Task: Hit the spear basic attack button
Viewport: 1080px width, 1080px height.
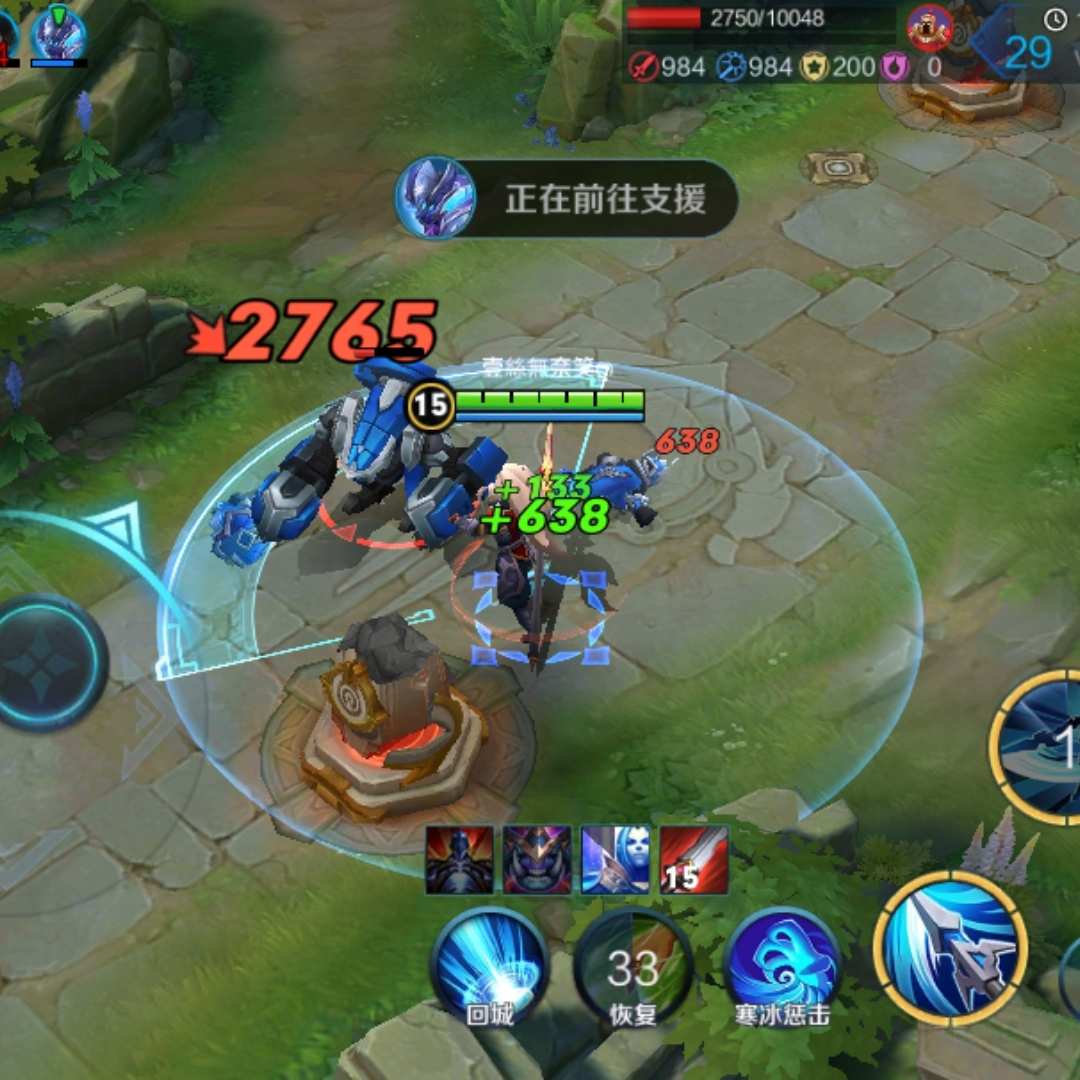Action: (x=950, y=948)
